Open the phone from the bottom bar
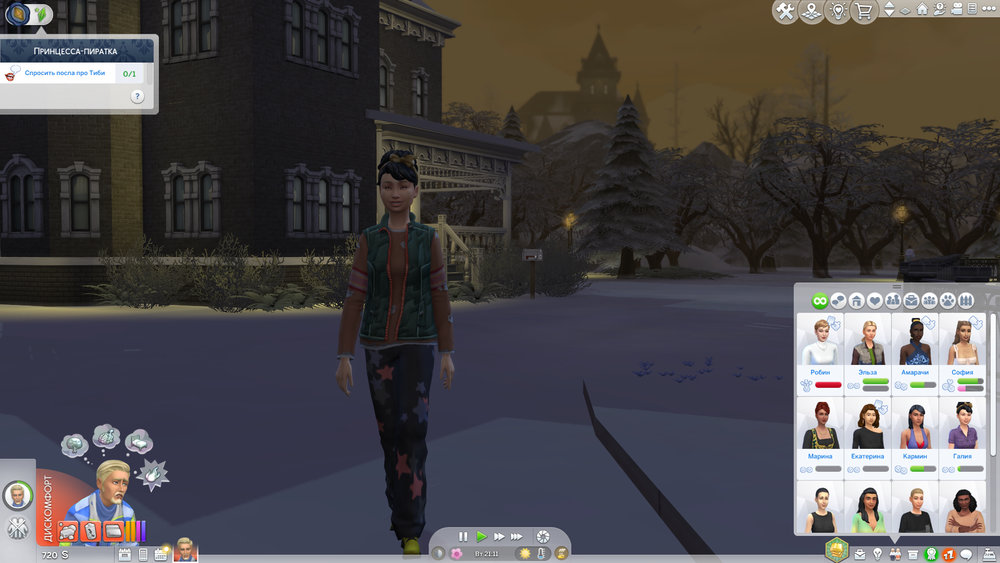The height and width of the screenshot is (563, 1000). coord(143,554)
